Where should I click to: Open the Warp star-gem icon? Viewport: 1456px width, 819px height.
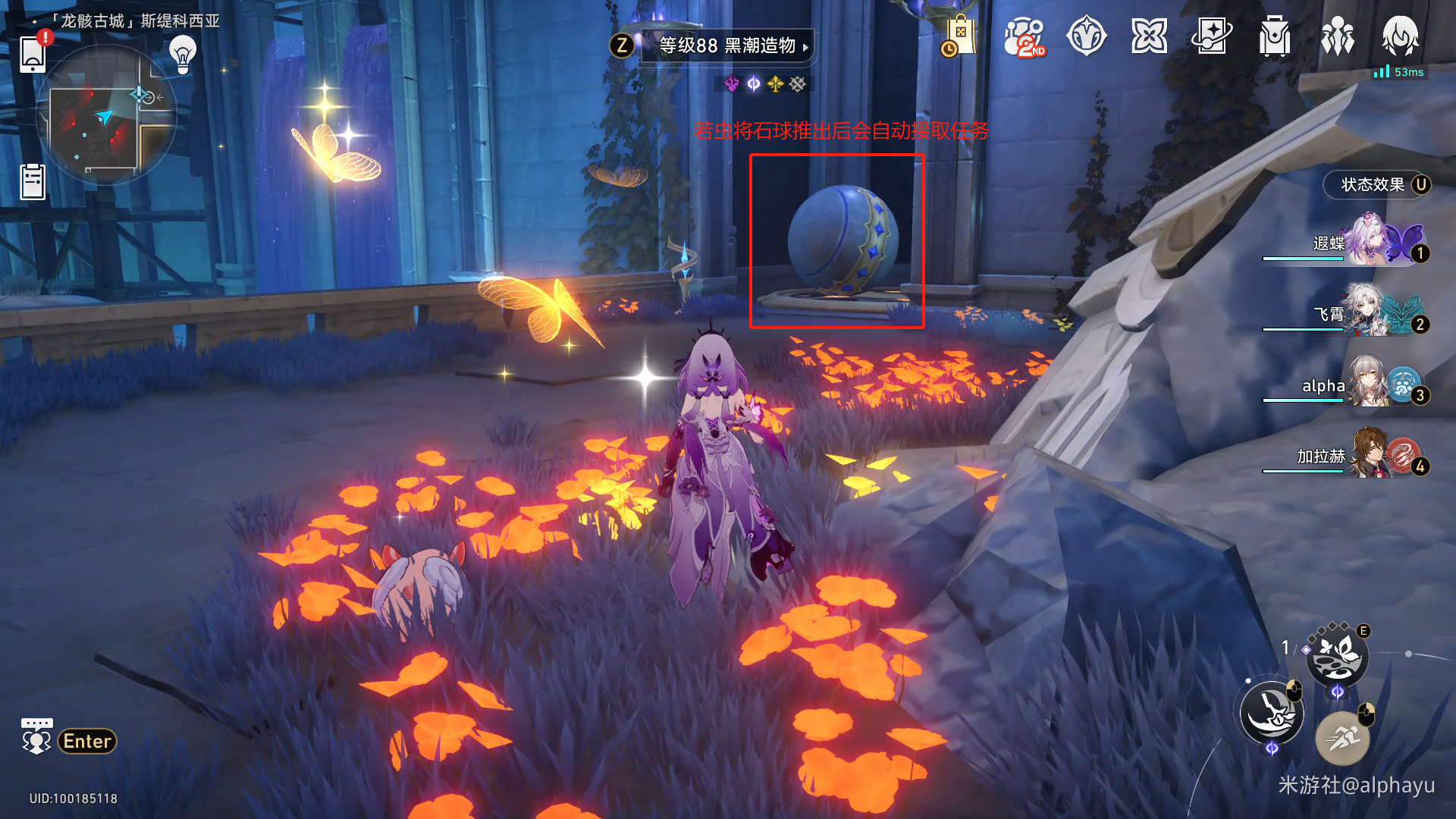[x=1086, y=36]
